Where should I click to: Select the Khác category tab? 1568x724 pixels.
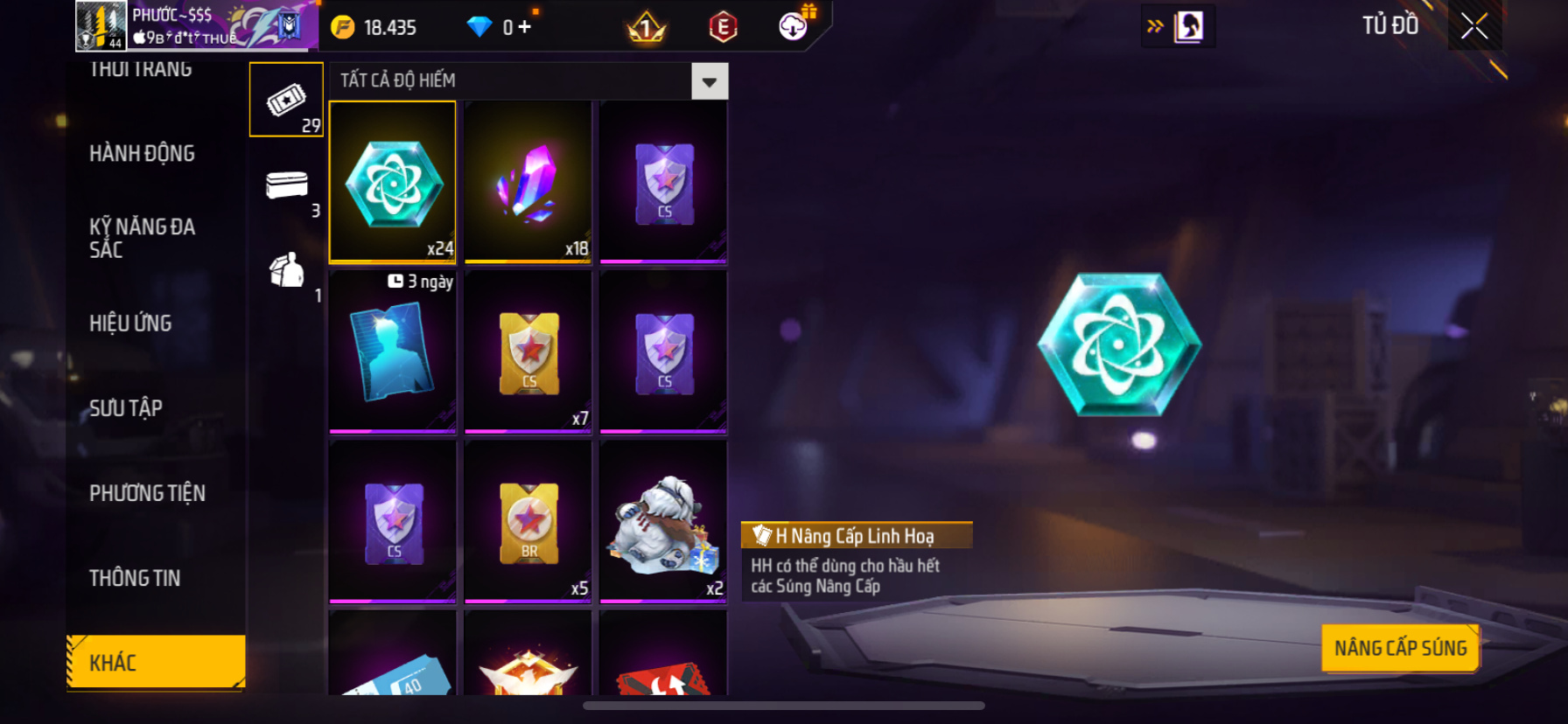pyautogui.click(x=156, y=662)
